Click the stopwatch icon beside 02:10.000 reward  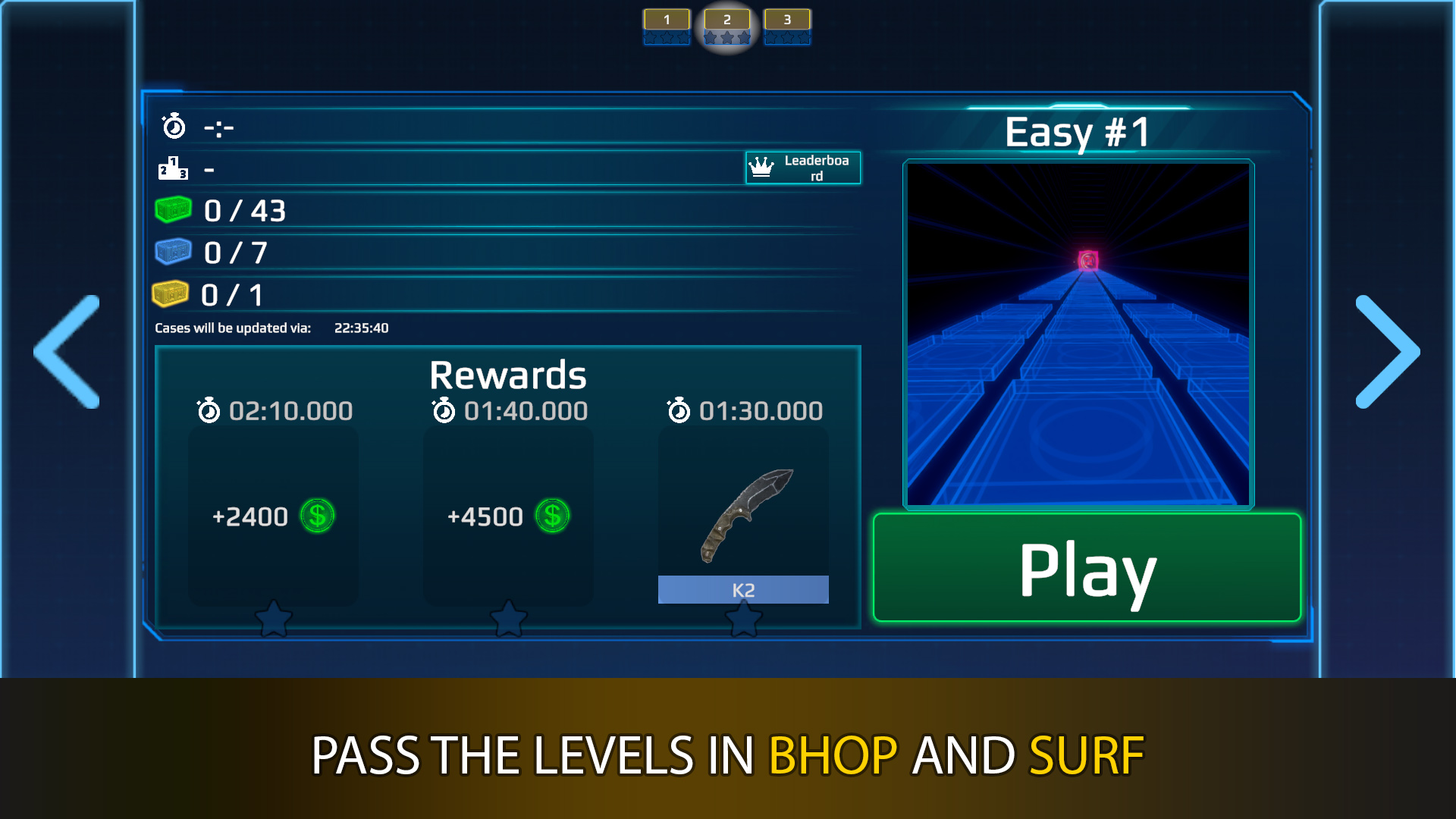(208, 410)
